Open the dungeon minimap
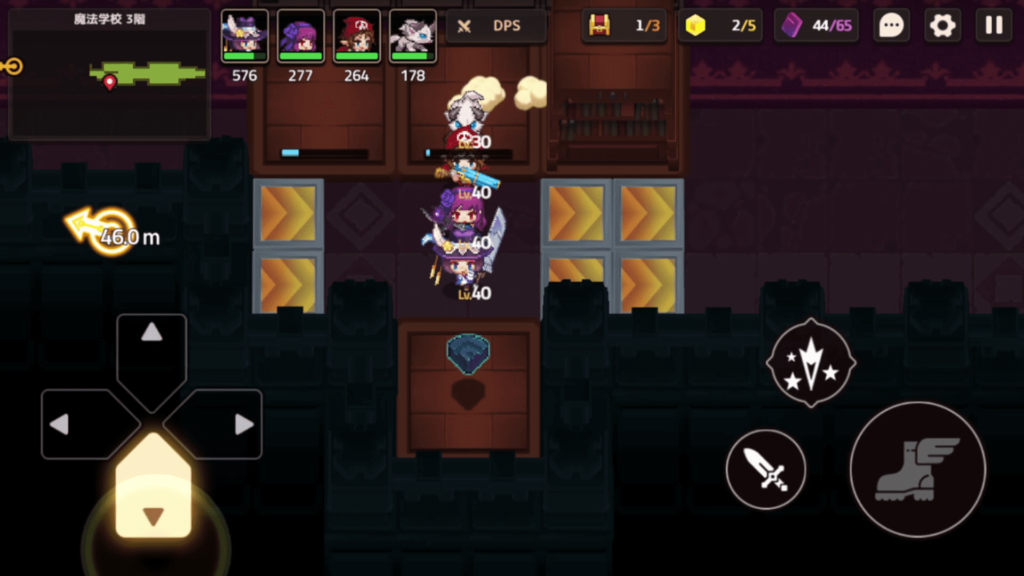Image resolution: width=1024 pixels, height=576 pixels. click(x=109, y=74)
